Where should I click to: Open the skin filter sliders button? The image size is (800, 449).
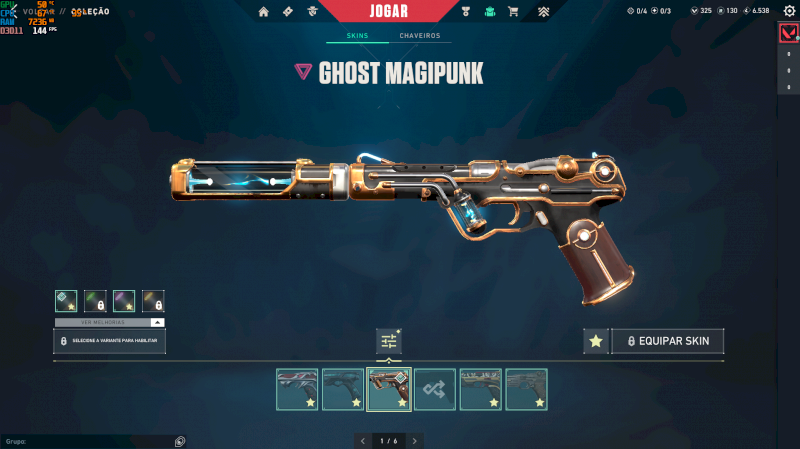pyautogui.click(x=389, y=341)
